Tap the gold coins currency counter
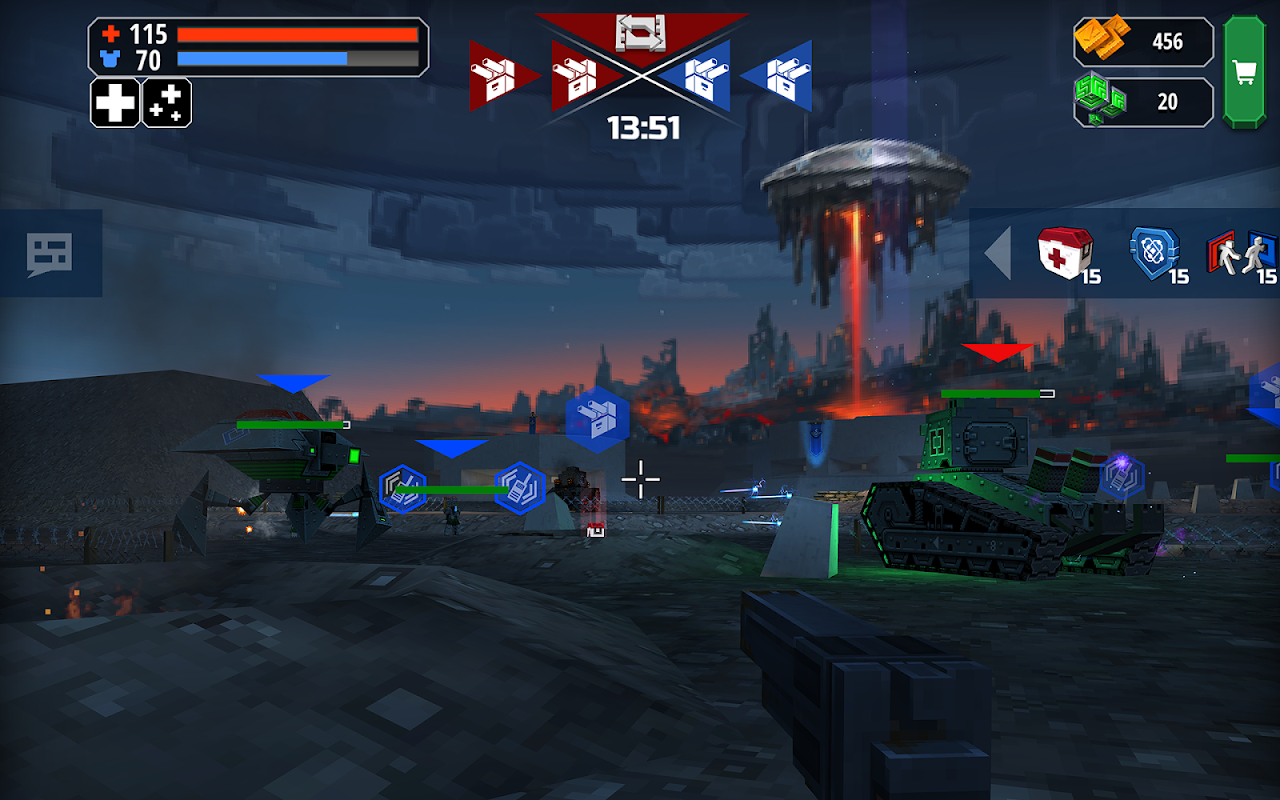The image size is (1280, 800). pyautogui.click(x=1143, y=41)
